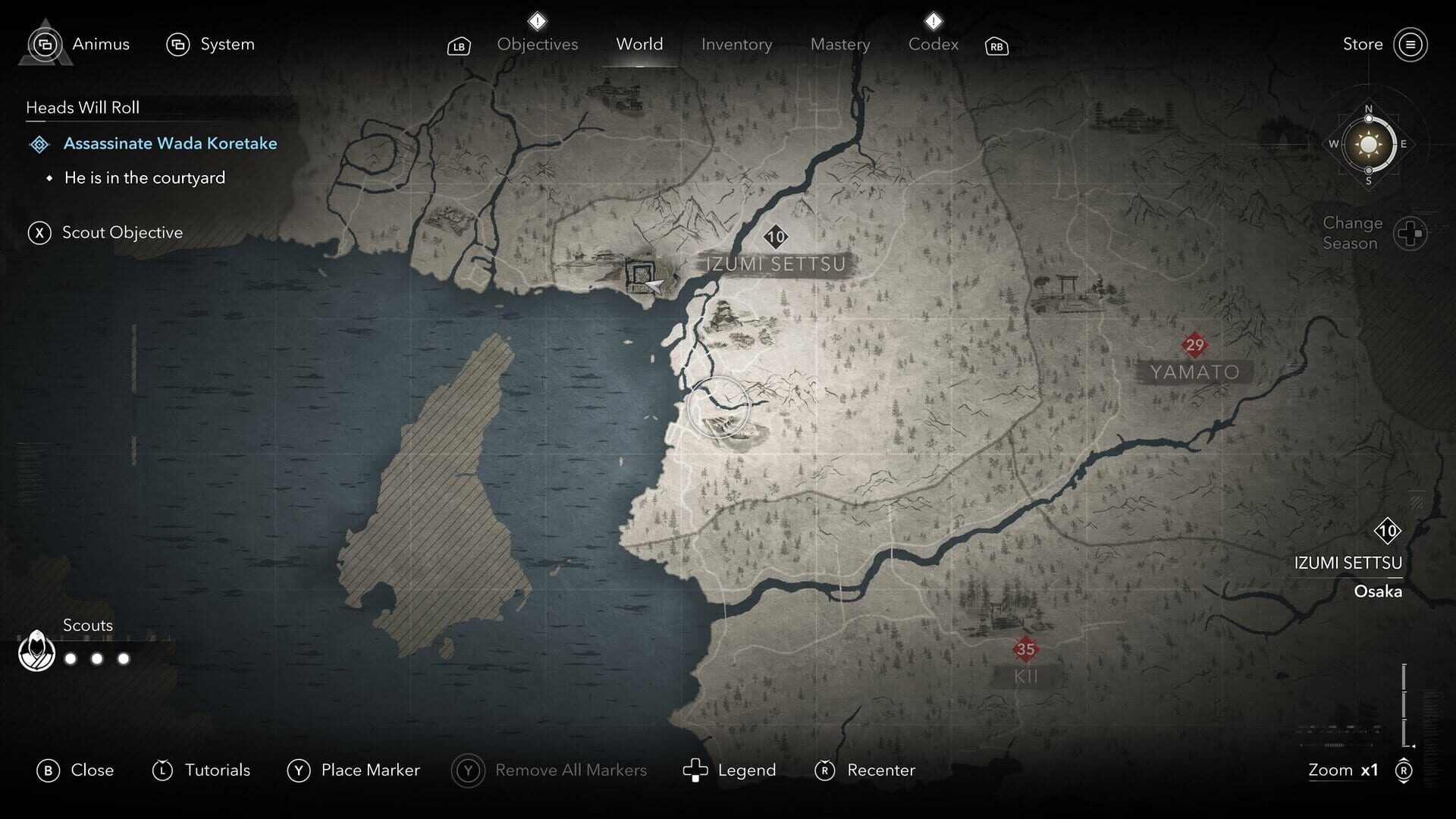Select the Assassinate Wada Koretake objective
This screenshot has height=819, width=1456.
pos(170,143)
